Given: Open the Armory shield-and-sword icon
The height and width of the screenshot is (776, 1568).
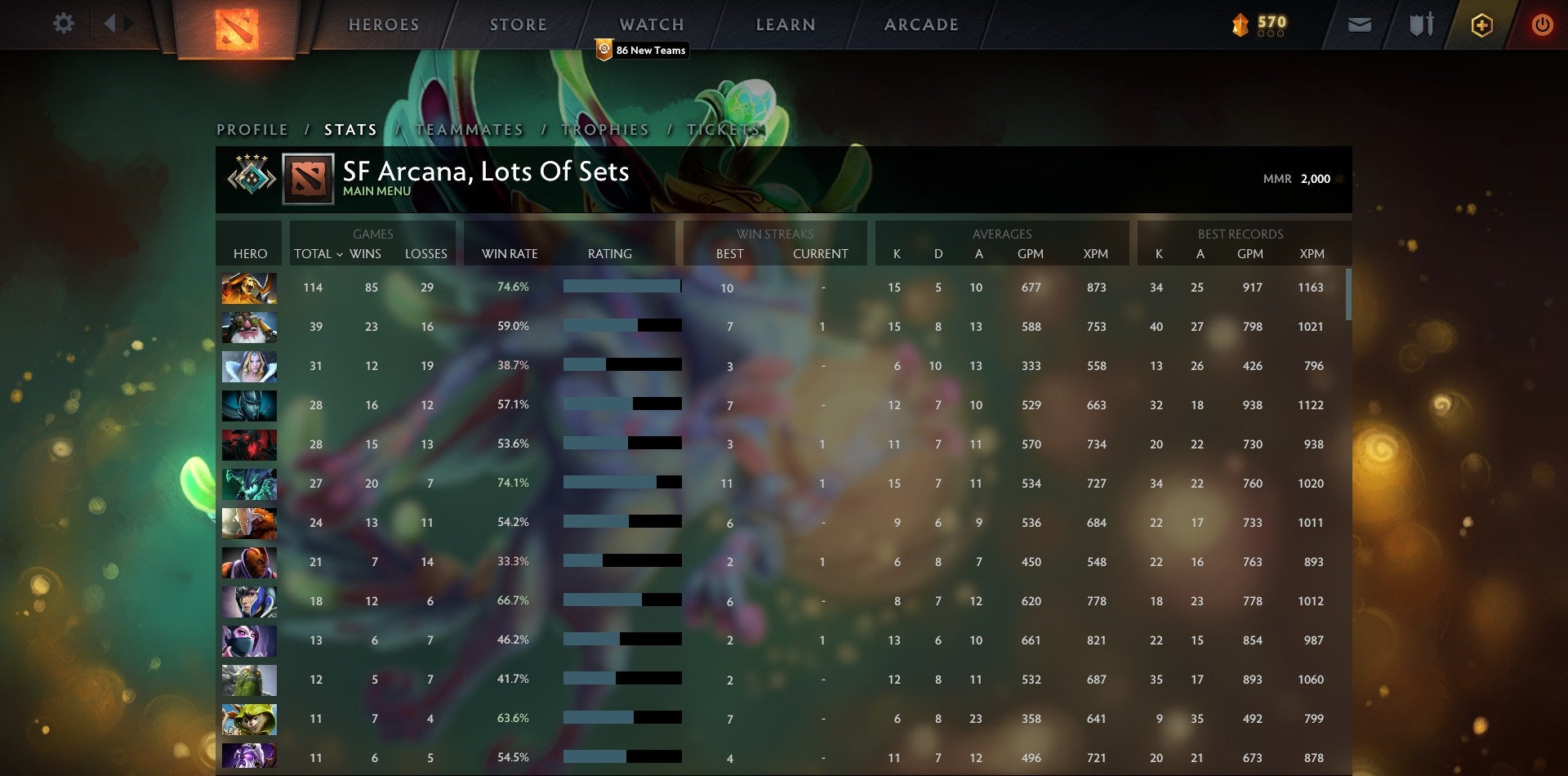Looking at the screenshot, I should pos(1420,25).
